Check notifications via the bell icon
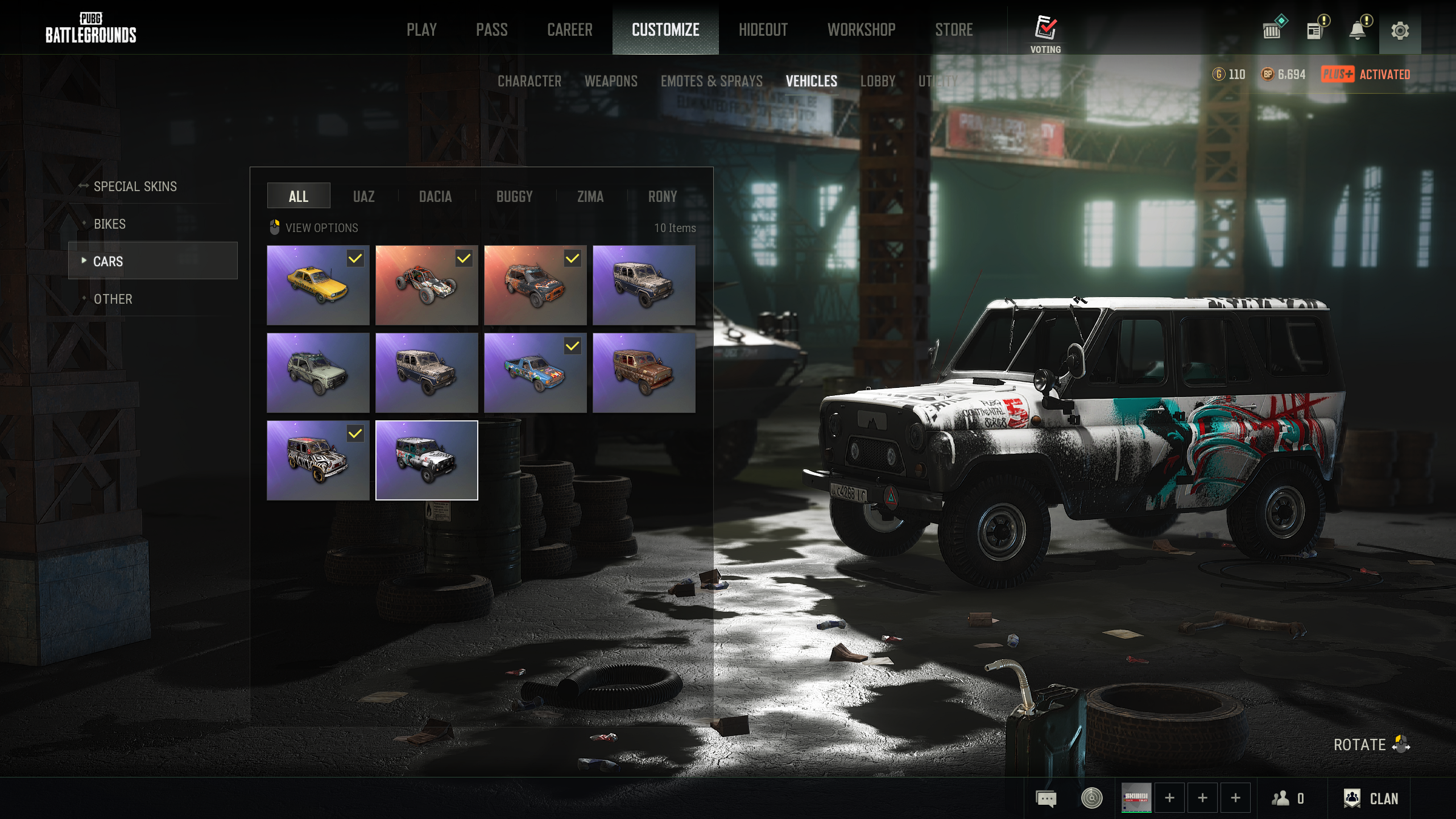The height and width of the screenshot is (819, 1456). pyautogui.click(x=1358, y=31)
